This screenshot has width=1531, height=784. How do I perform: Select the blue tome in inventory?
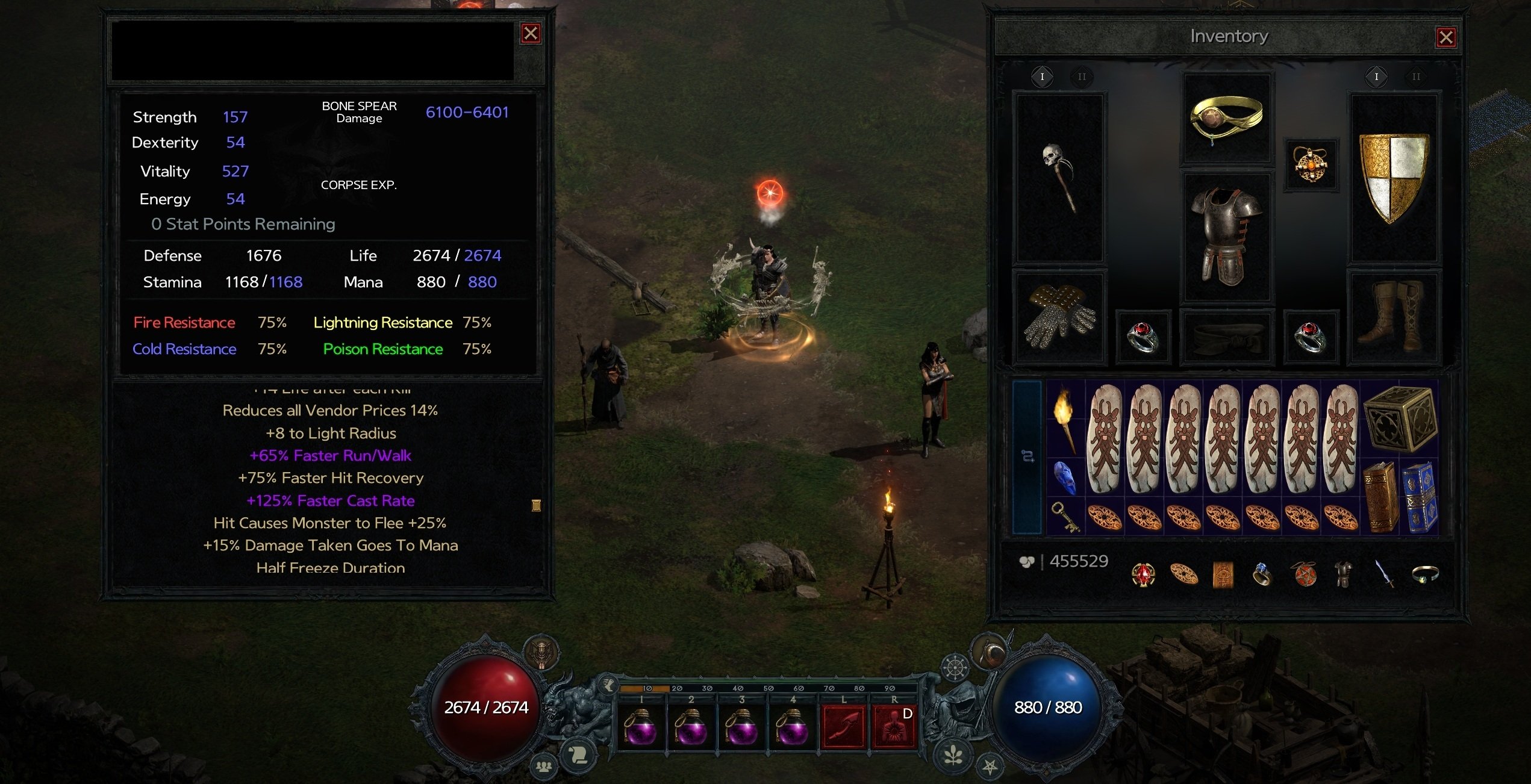pyautogui.click(x=1420, y=497)
